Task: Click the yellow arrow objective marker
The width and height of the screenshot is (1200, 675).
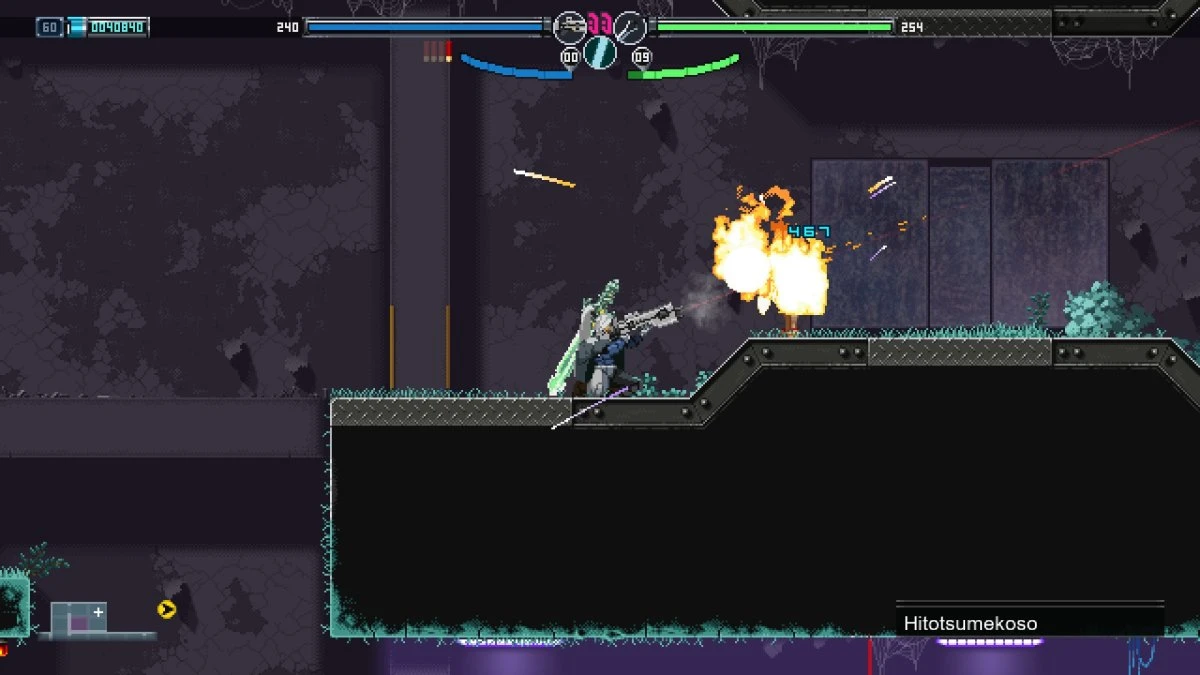Action: [x=167, y=609]
